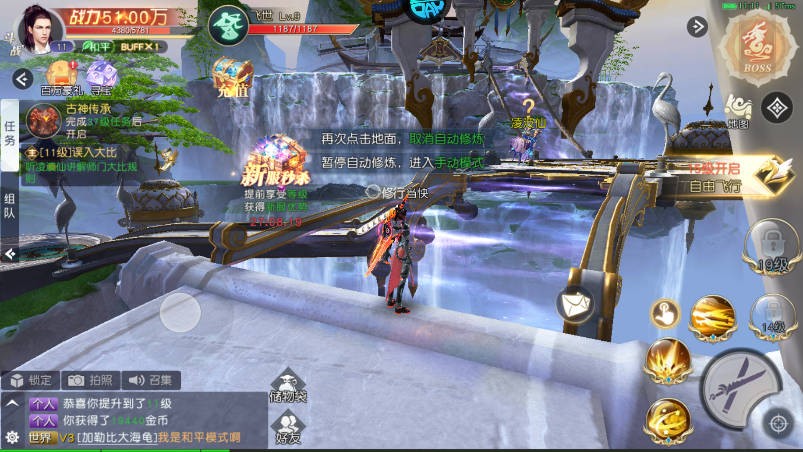Open the mail envelope icon

tap(575, 300)
